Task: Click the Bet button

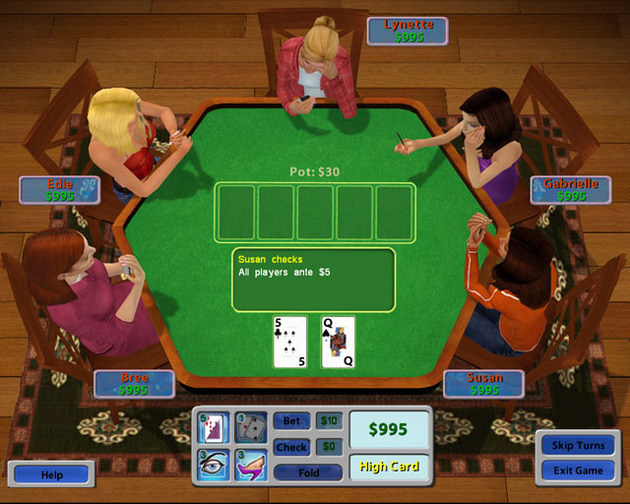Action: point(292,422)
